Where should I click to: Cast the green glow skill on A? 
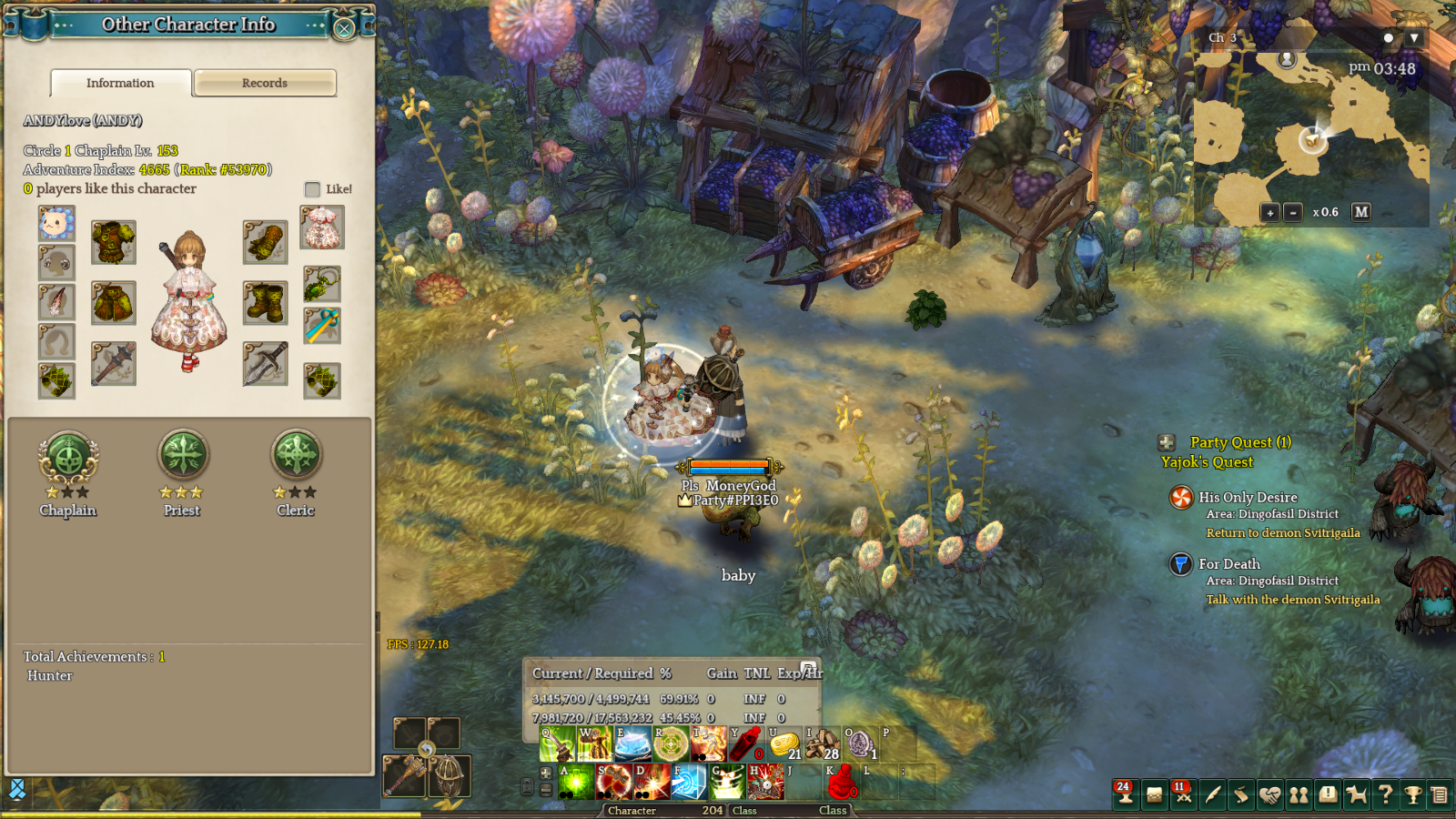[576, 782]
